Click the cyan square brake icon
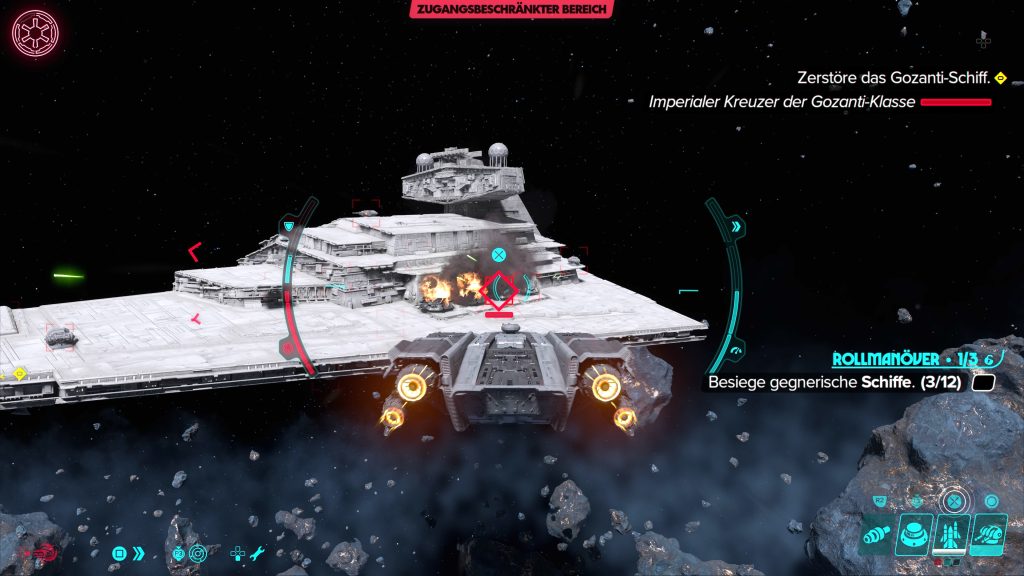1024x576 pixels. click(x=119, y=553)
